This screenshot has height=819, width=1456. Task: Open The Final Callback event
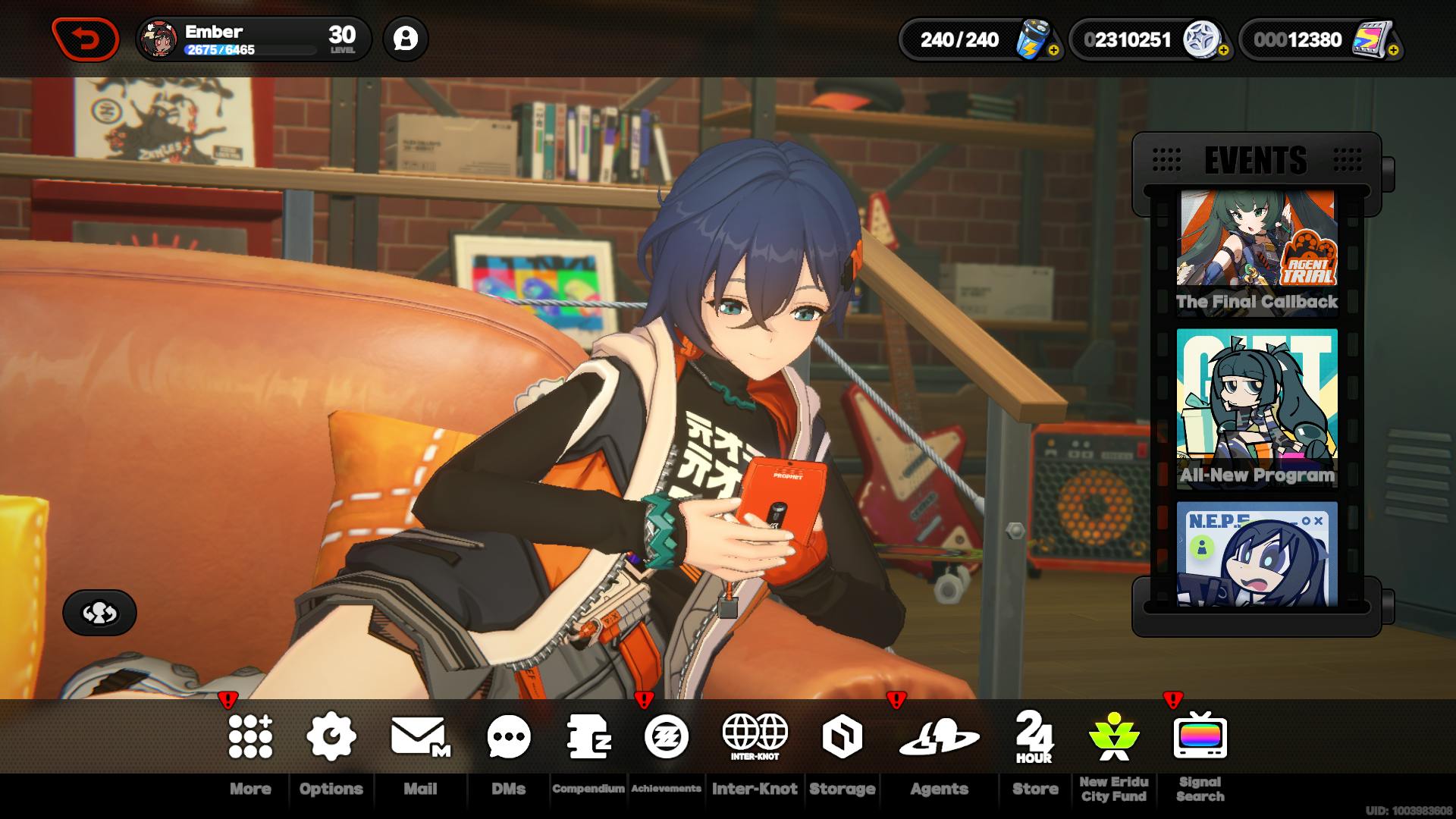[1257, 250]
